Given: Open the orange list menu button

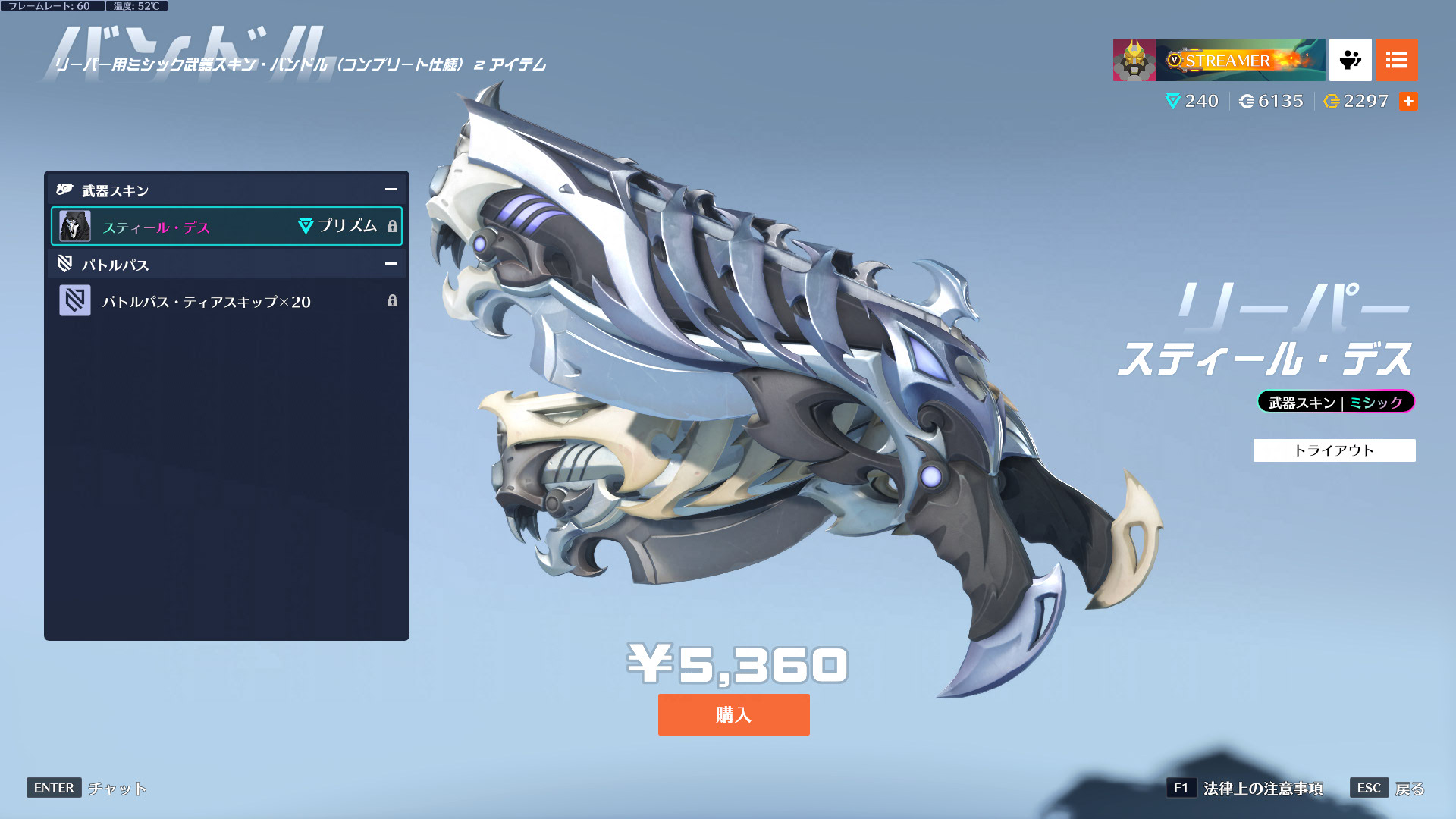Looking at the screenshot, I should point(1396,60).
